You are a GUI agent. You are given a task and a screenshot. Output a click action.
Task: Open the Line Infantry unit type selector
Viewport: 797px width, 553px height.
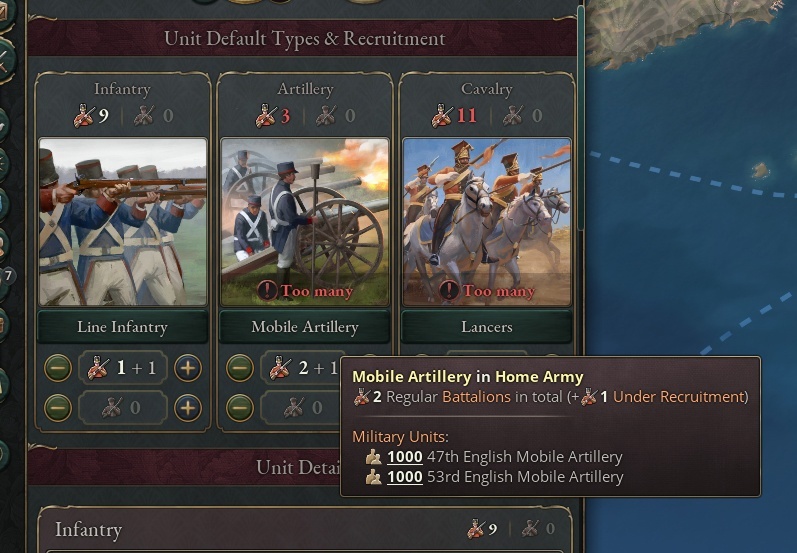(x=122, y=327)
